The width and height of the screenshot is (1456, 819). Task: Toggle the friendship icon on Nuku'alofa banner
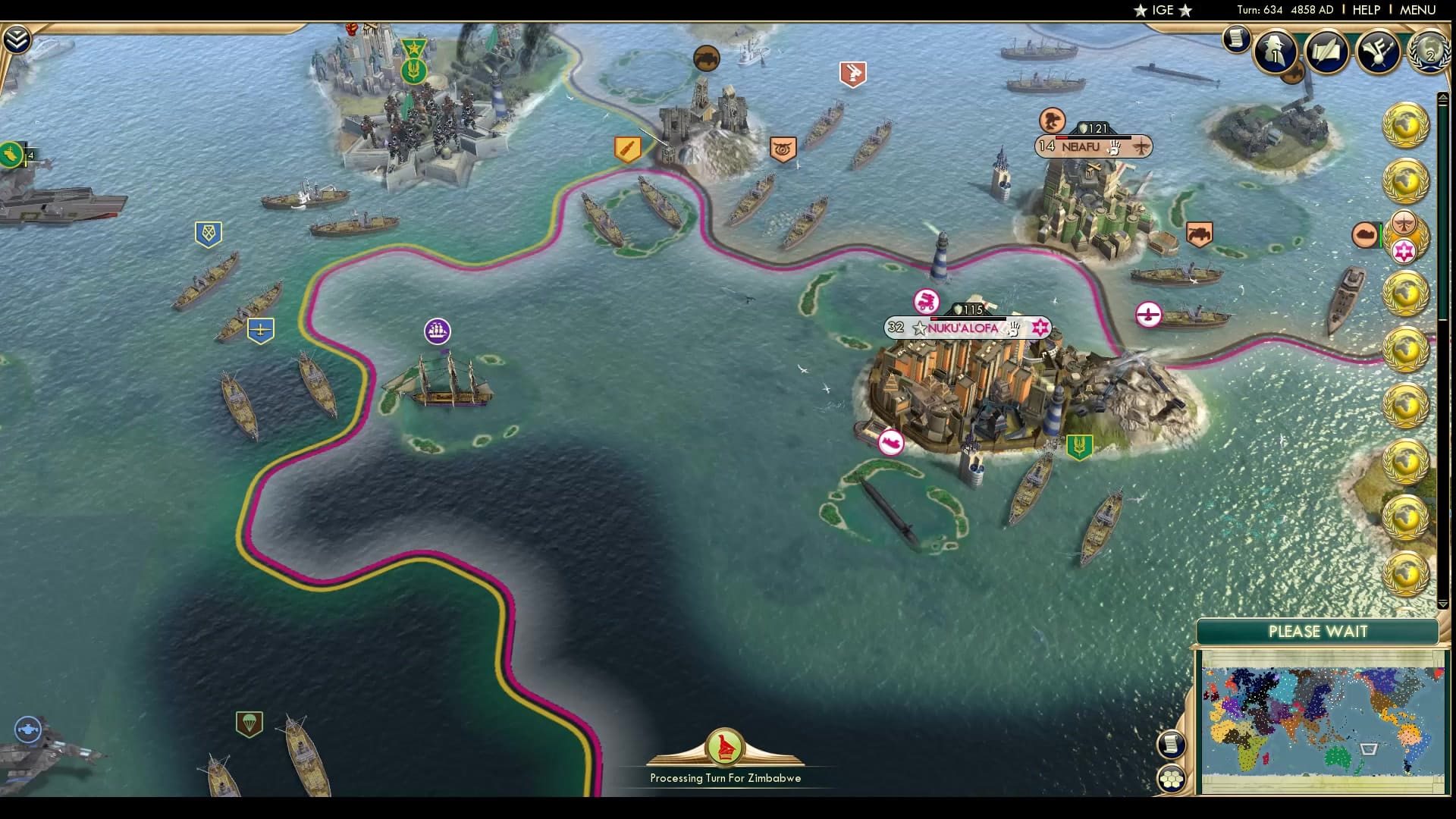pos(1015,328)
